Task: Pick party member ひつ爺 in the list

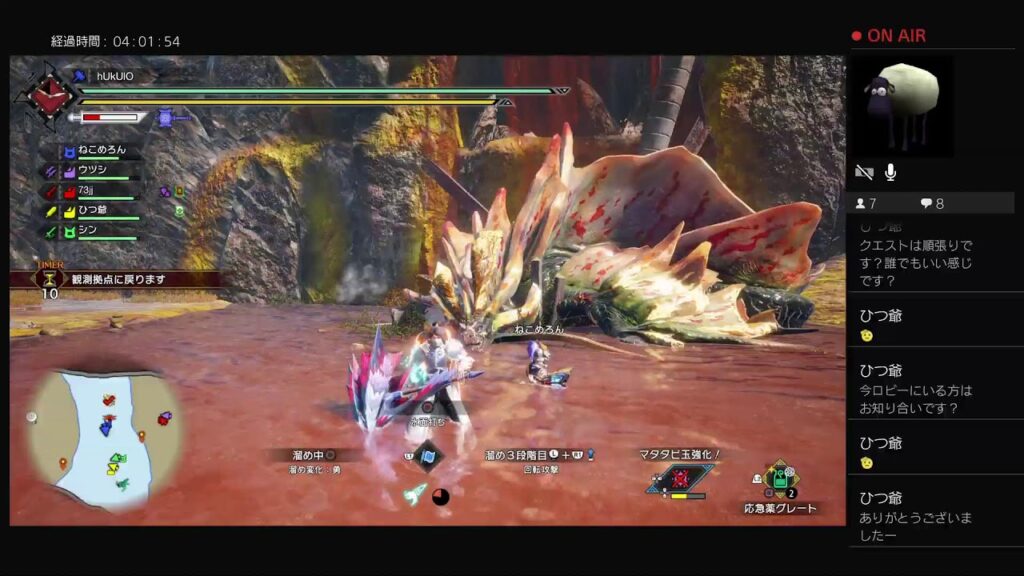Action: (x=92, y=210)
